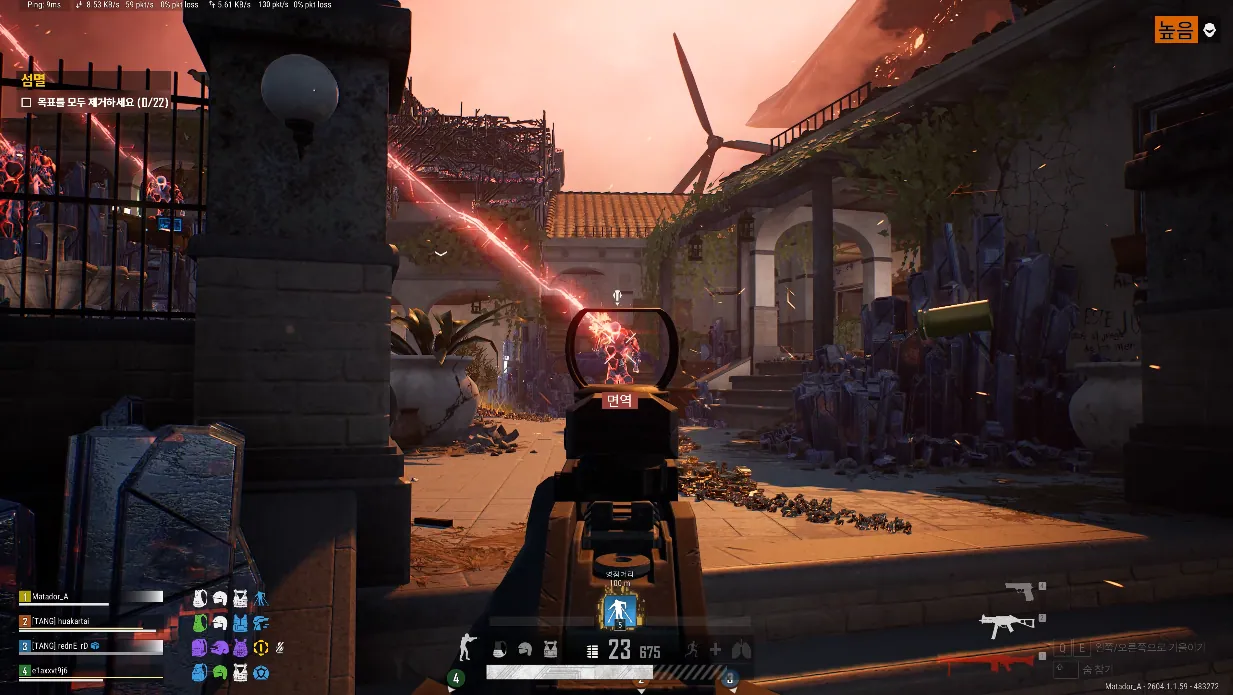Activate the blue ability icon above the ammo count

(x=618, y=611)
